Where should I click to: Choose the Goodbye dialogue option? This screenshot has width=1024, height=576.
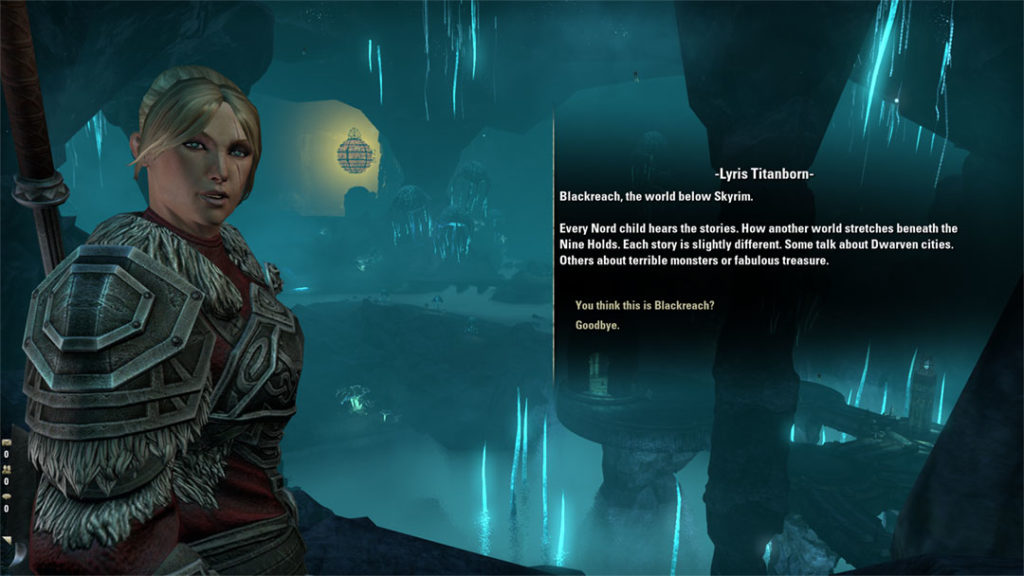click(597, 325)
